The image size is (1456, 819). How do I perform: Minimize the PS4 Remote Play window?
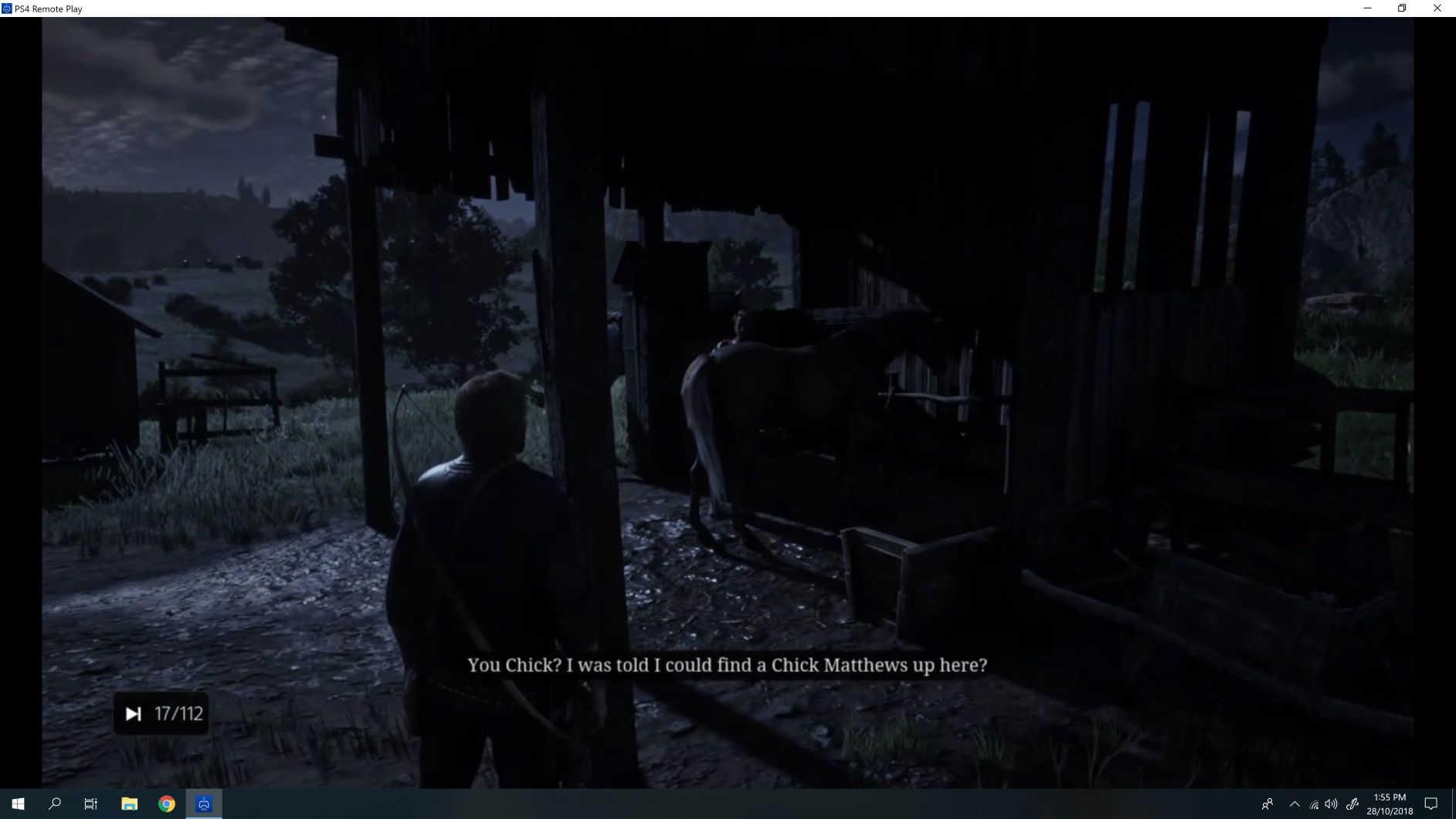(x=1368, y=8)
